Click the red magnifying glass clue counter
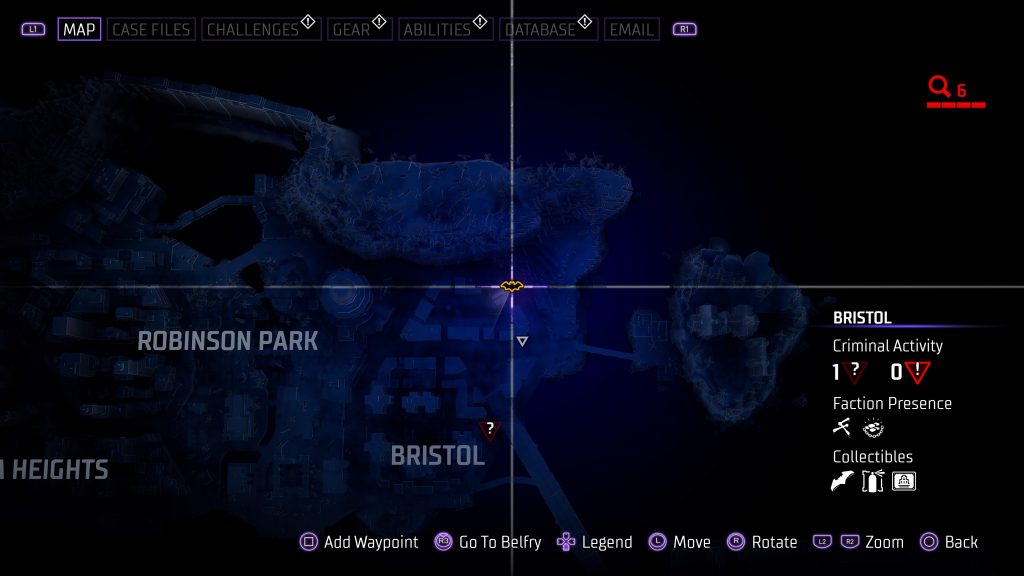 tap(939, 89)
